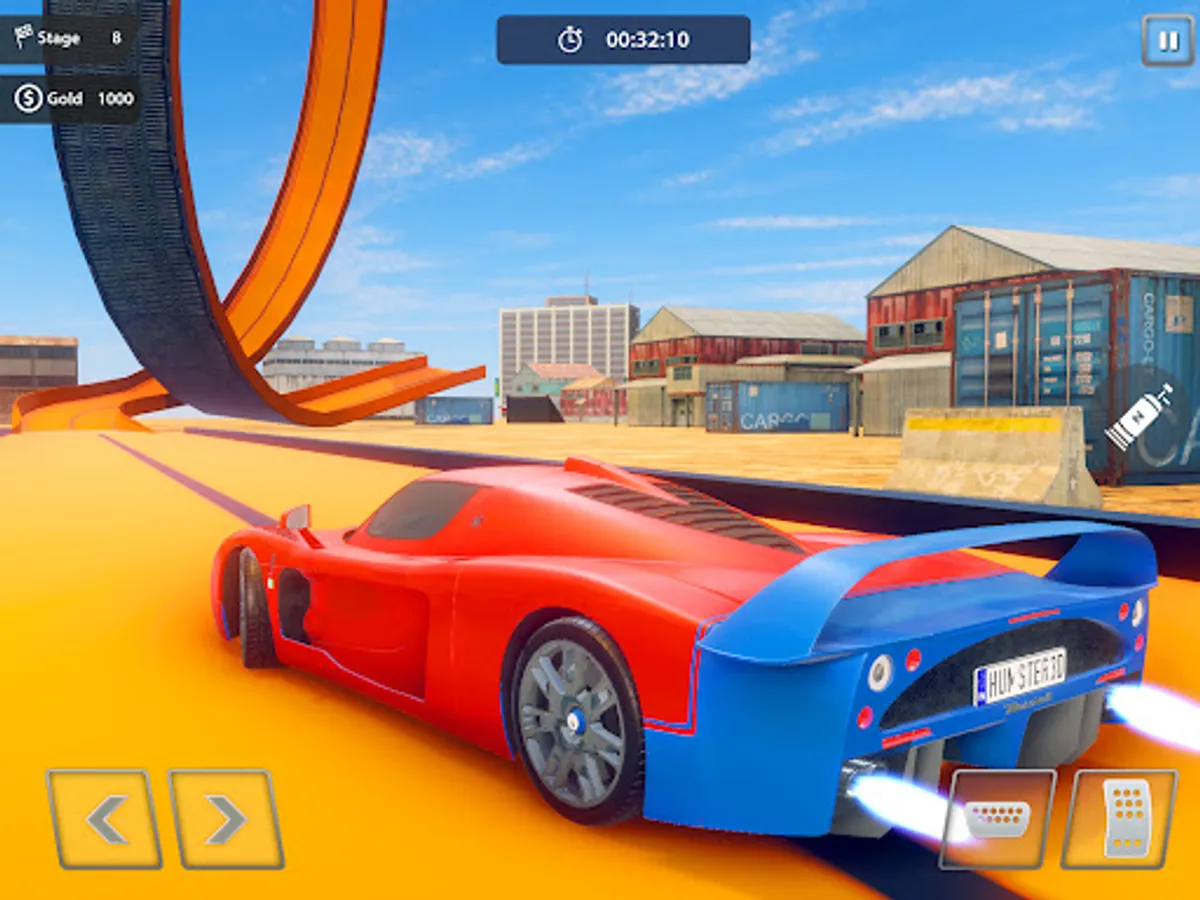Pause the game
Screen dimensions: 1200x900
(x=1167, y=41)
